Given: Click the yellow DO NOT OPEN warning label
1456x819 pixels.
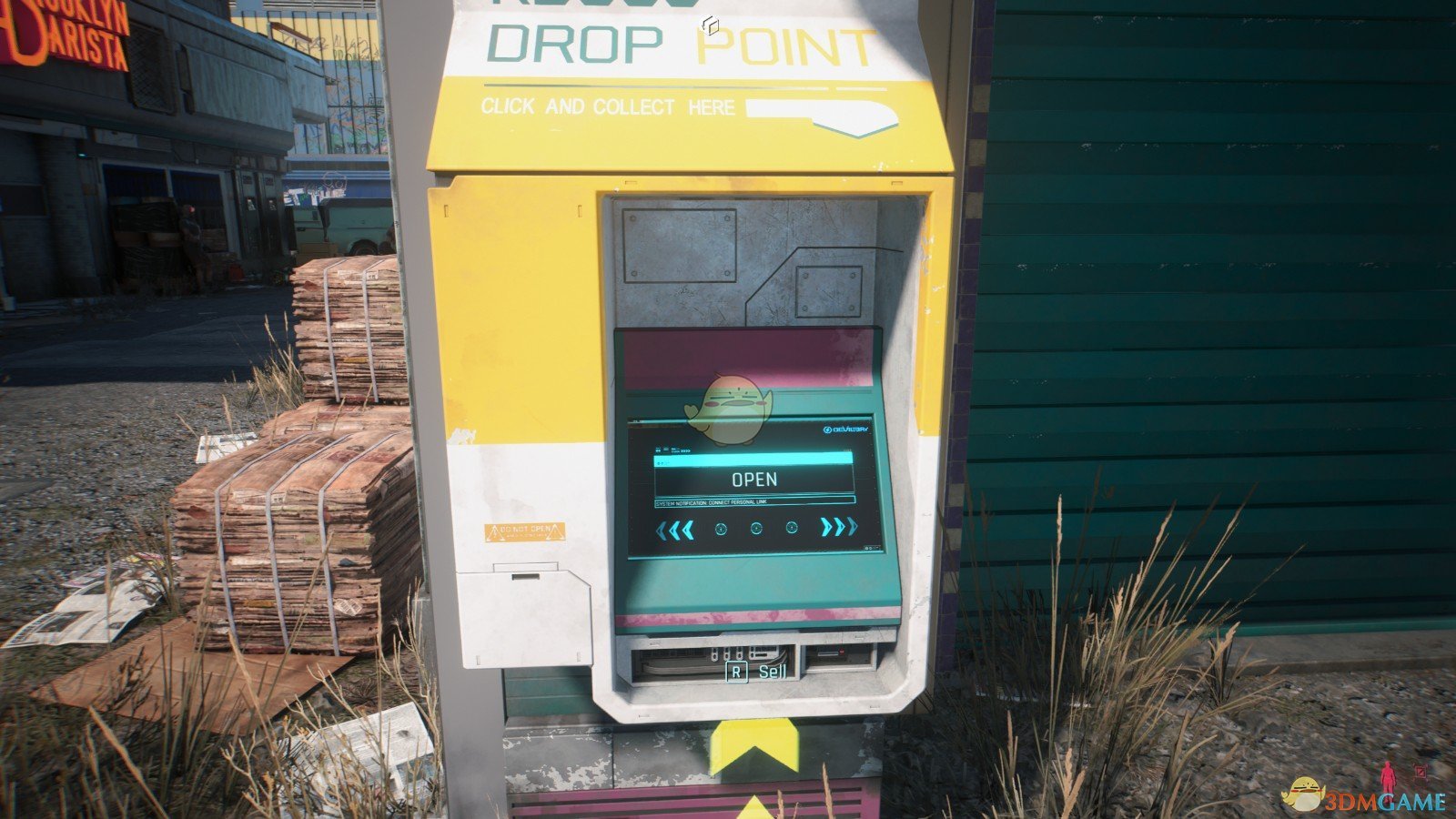Looking at the screenshot, I should [x=526, y=532].
